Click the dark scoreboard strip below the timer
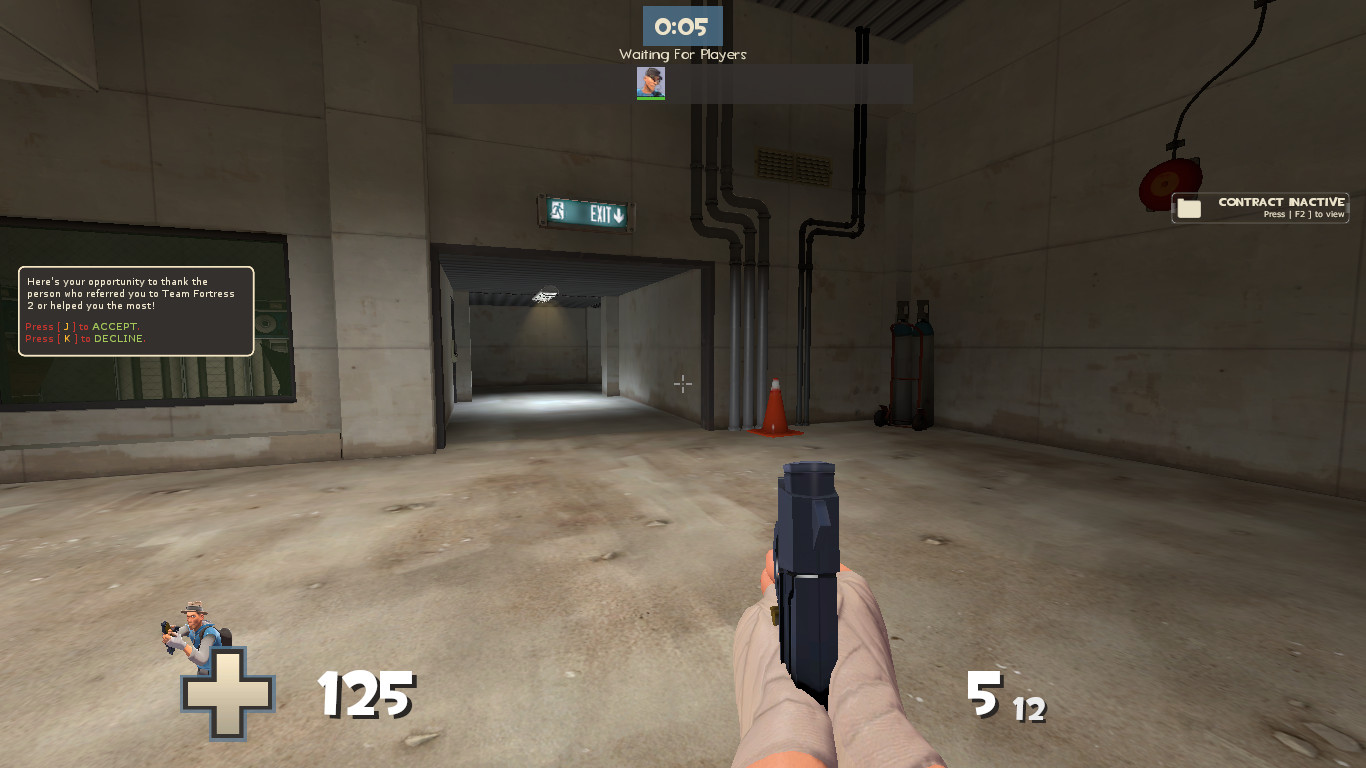 (682, 84)
